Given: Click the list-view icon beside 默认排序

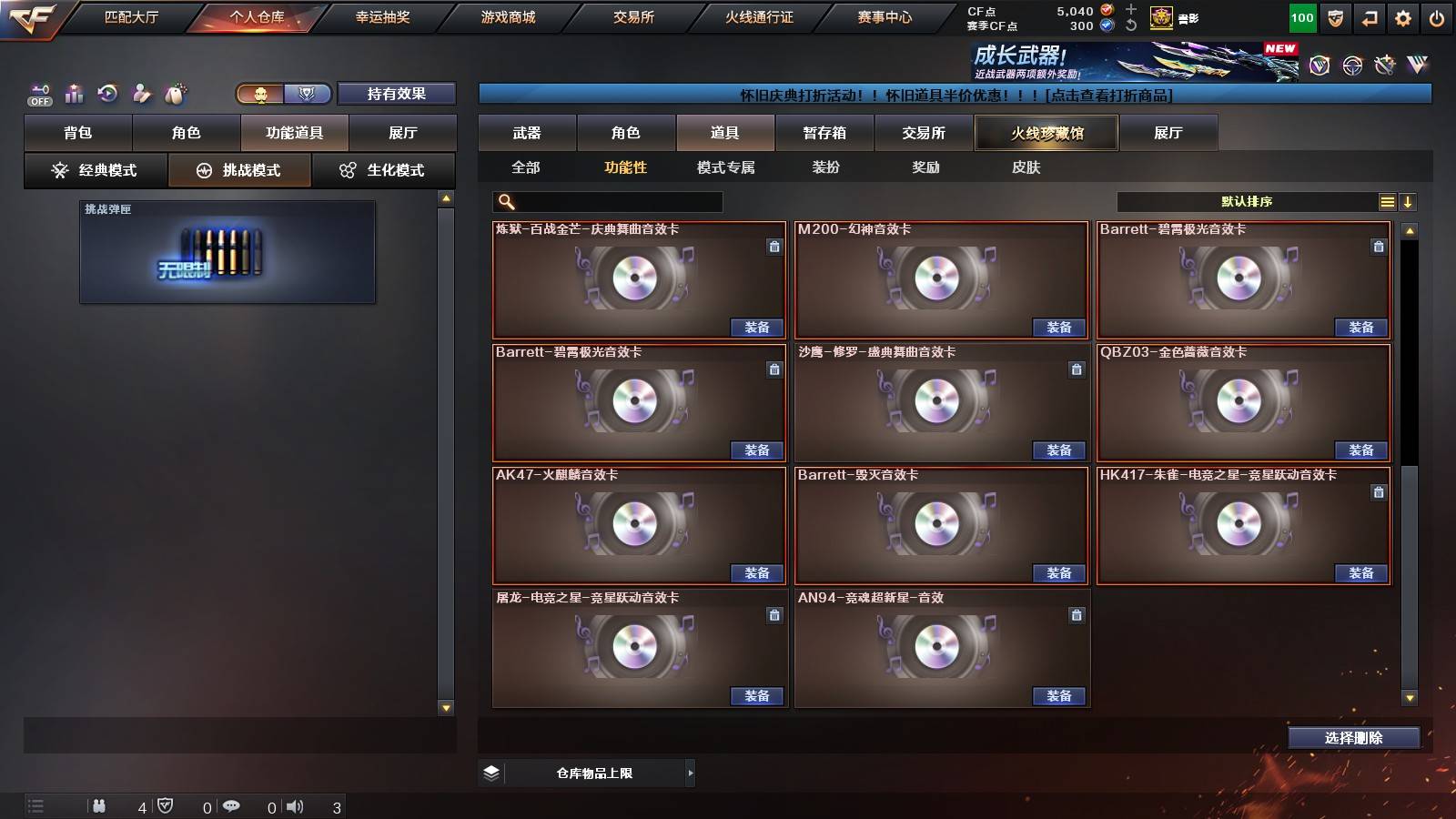Looking at the screenshot, I should point(1387,202).
